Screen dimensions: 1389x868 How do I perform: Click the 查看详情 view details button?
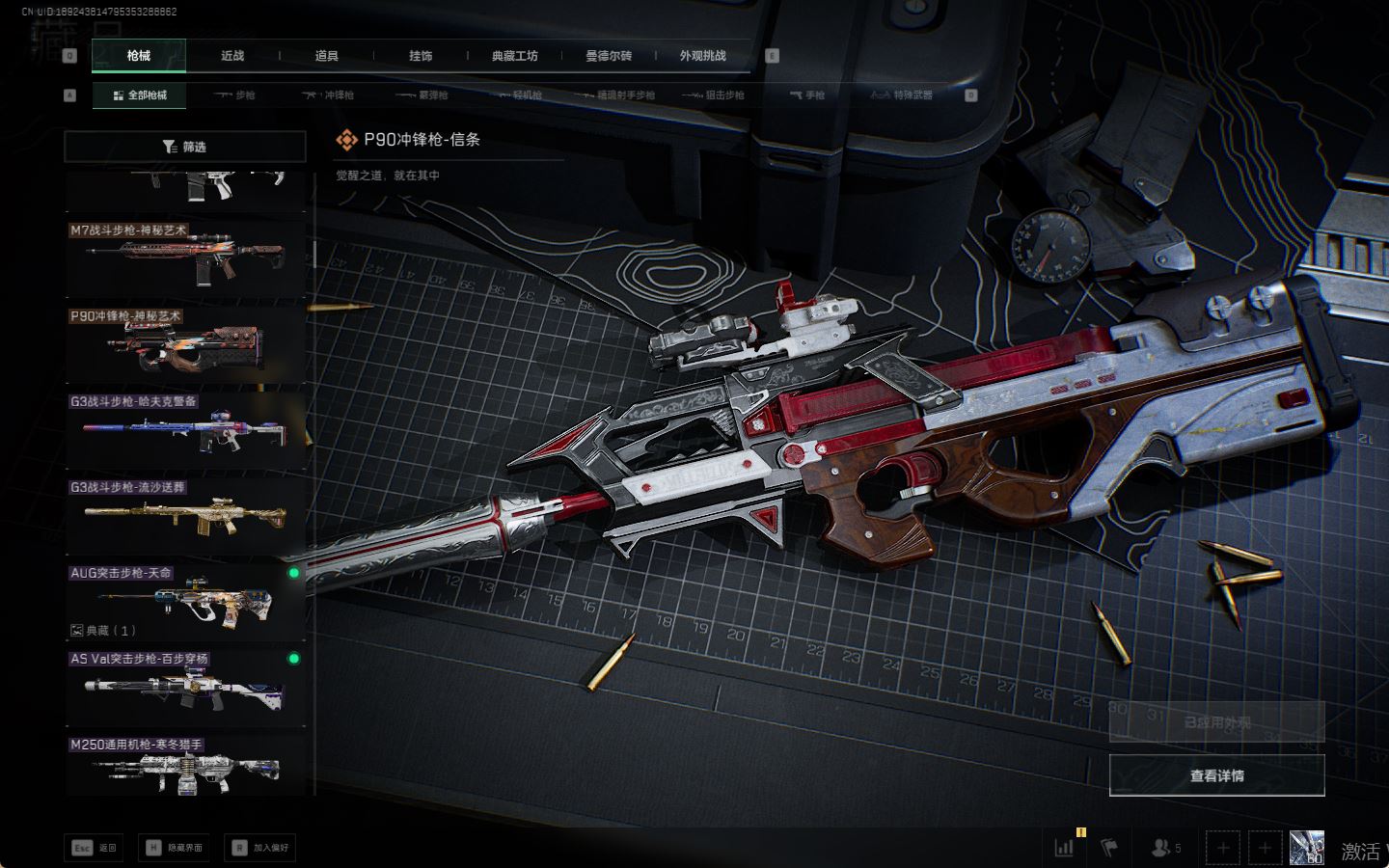click(1216, 775)
